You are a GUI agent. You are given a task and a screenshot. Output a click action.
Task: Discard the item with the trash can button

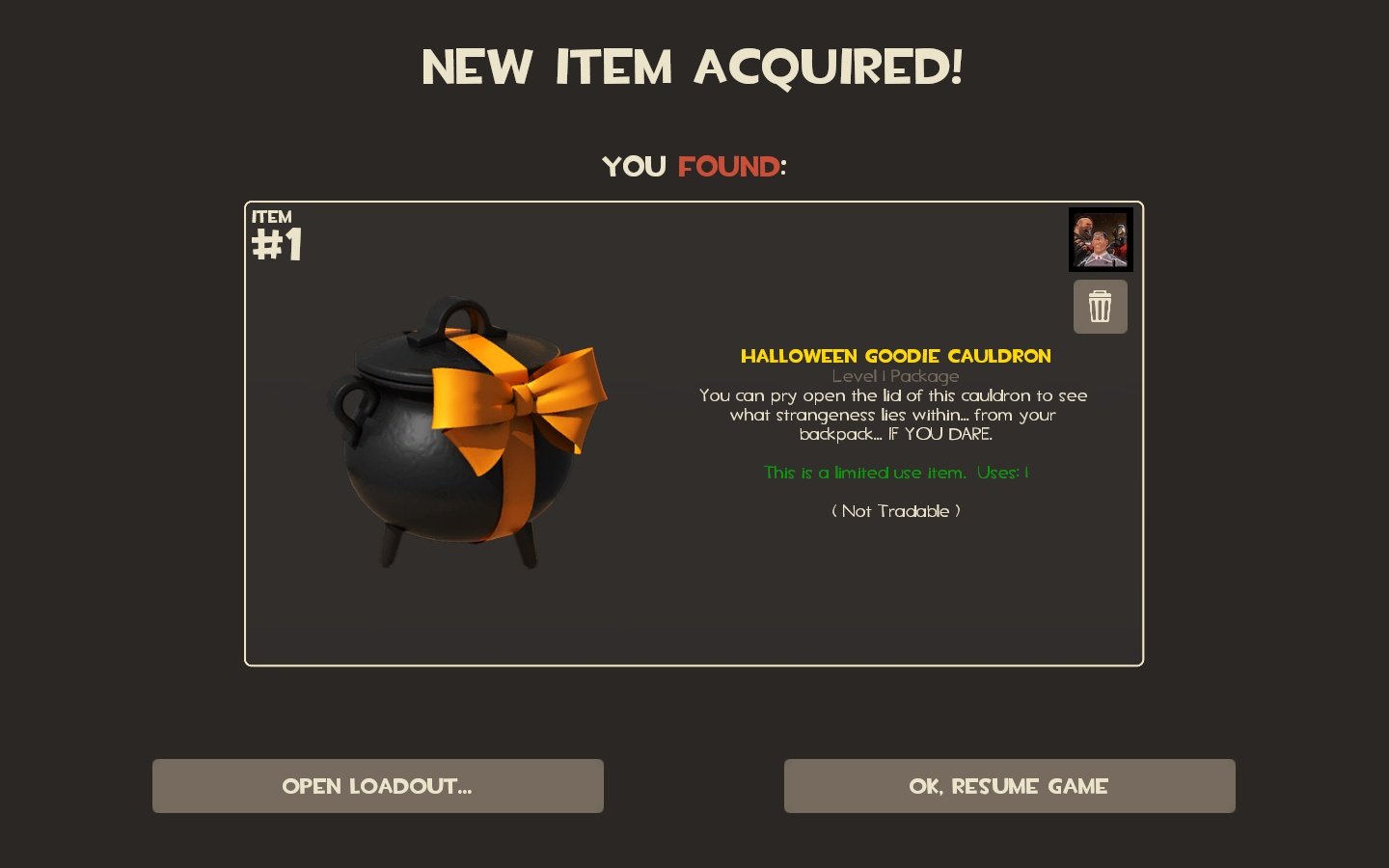[1100, 307]
